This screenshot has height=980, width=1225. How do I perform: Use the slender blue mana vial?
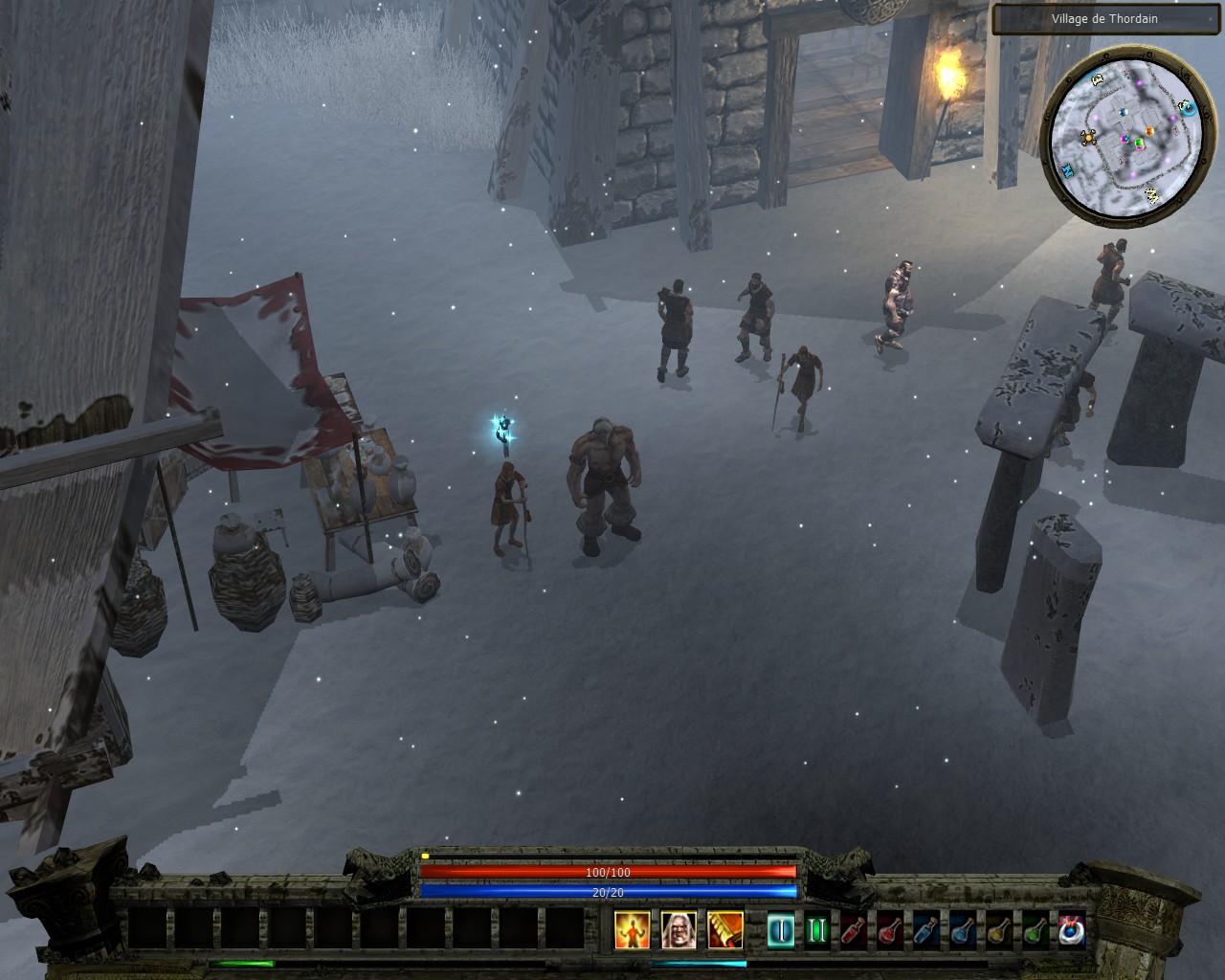coord(925,929)
